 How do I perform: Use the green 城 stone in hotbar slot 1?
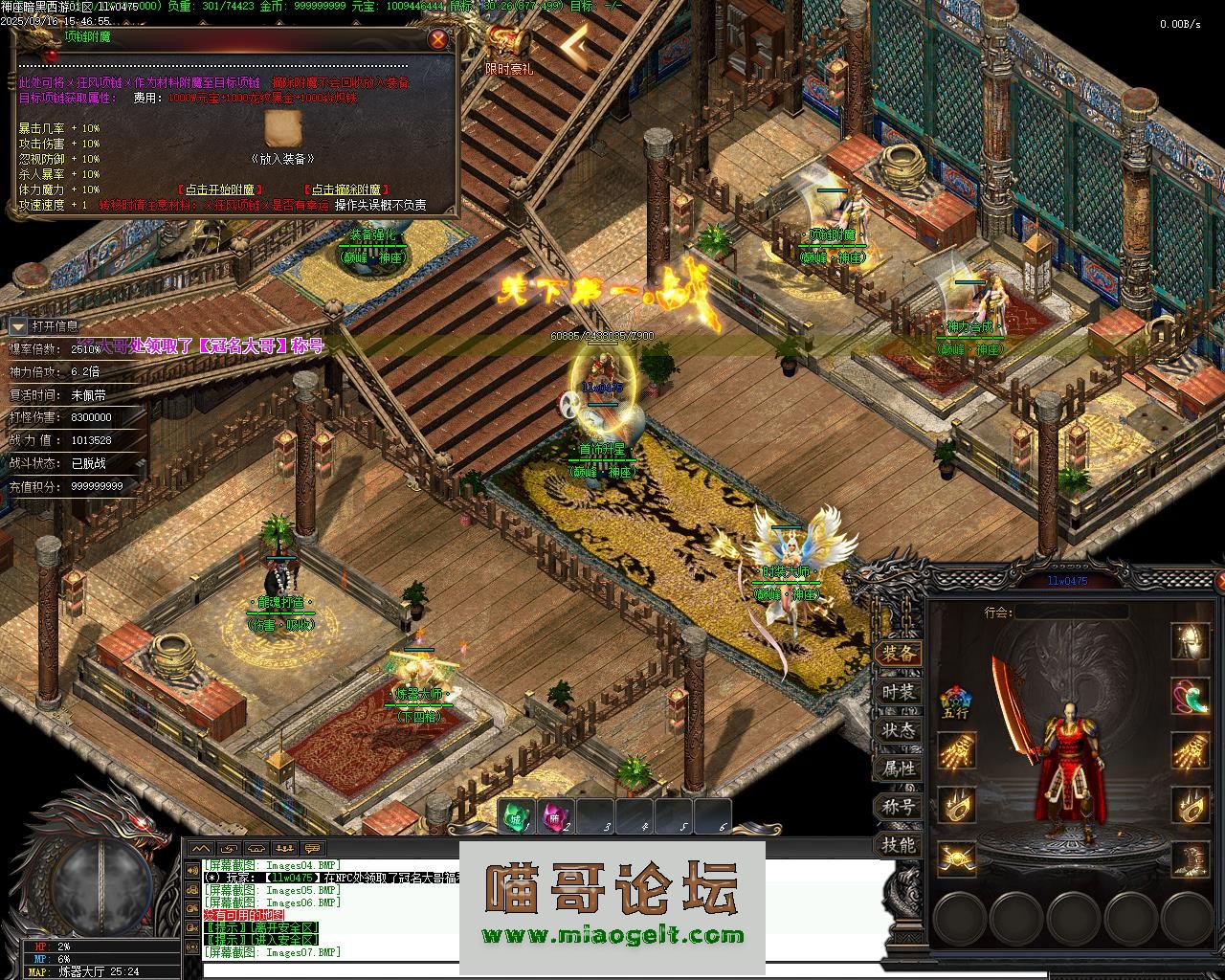(x=517, y=817)
